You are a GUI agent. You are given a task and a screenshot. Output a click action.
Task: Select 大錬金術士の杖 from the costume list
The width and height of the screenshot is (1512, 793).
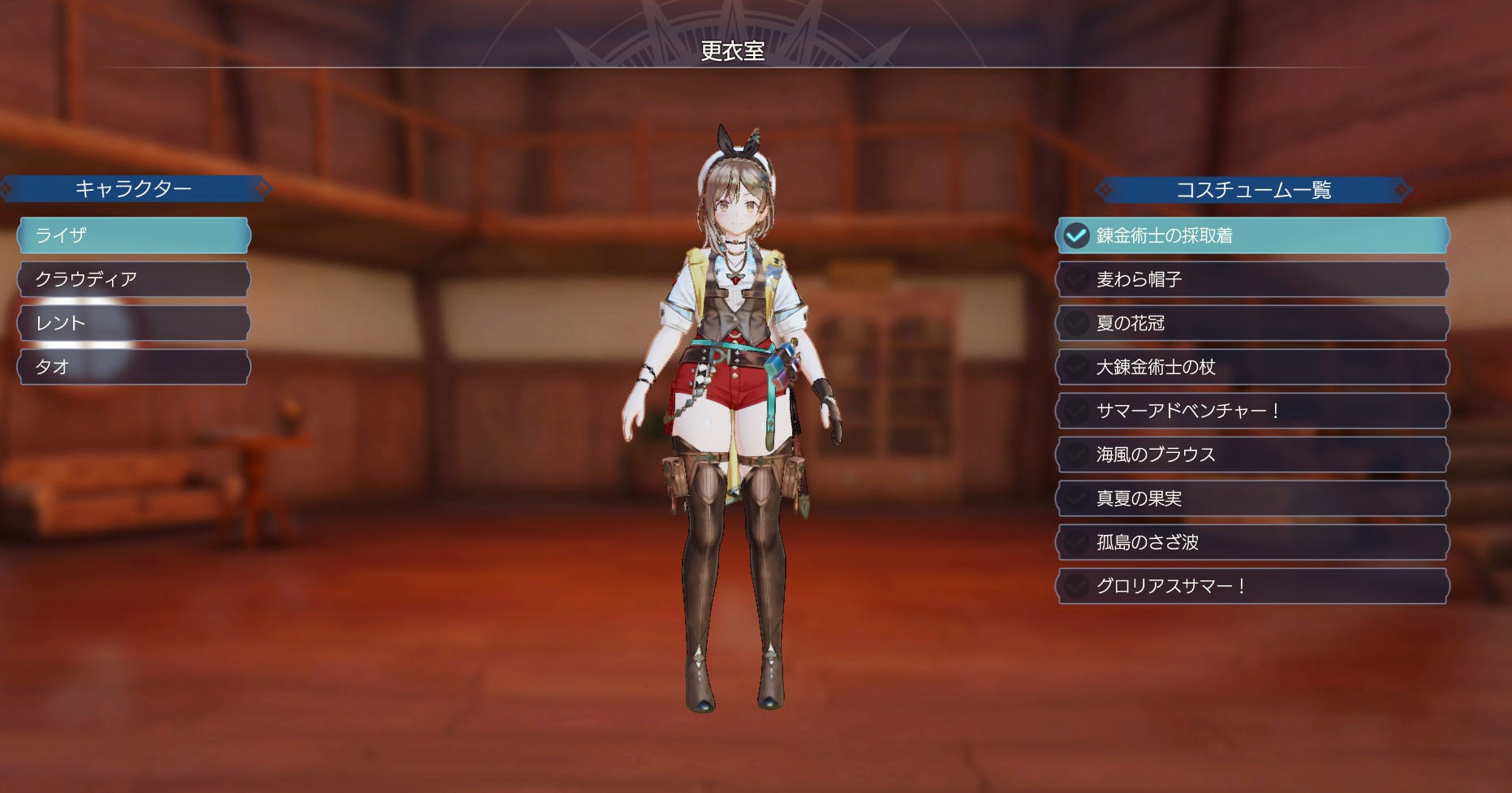[x=1252, y=367]
